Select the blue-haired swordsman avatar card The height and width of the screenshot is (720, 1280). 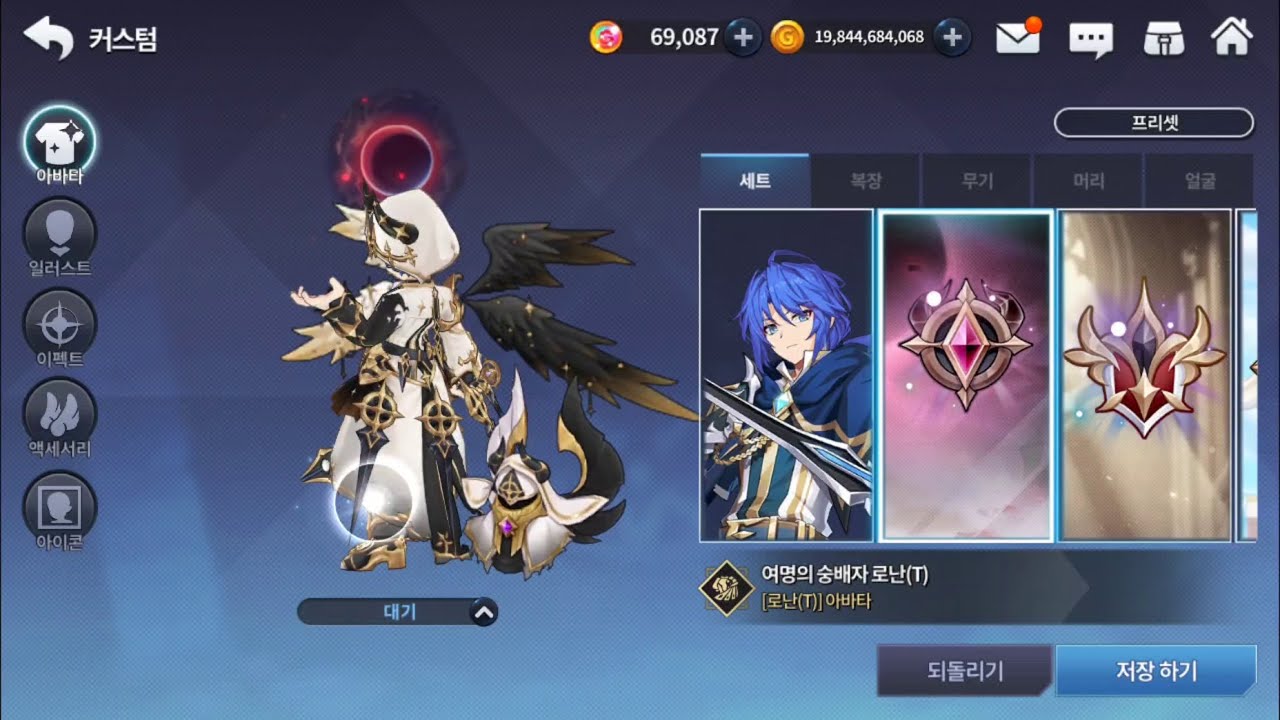click(x=786, y=375)
